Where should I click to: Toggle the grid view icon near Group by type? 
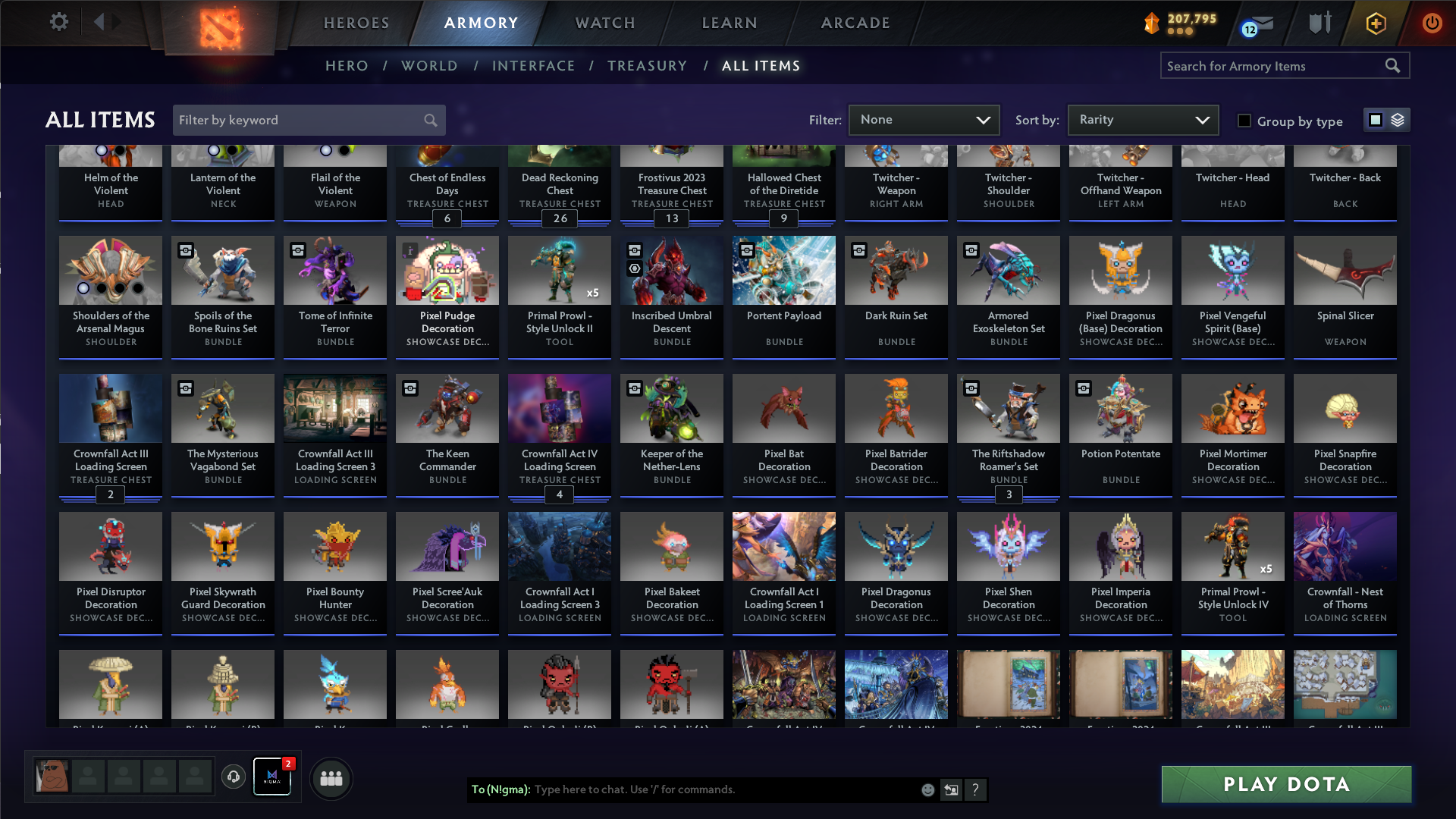tap(1376, 120)
